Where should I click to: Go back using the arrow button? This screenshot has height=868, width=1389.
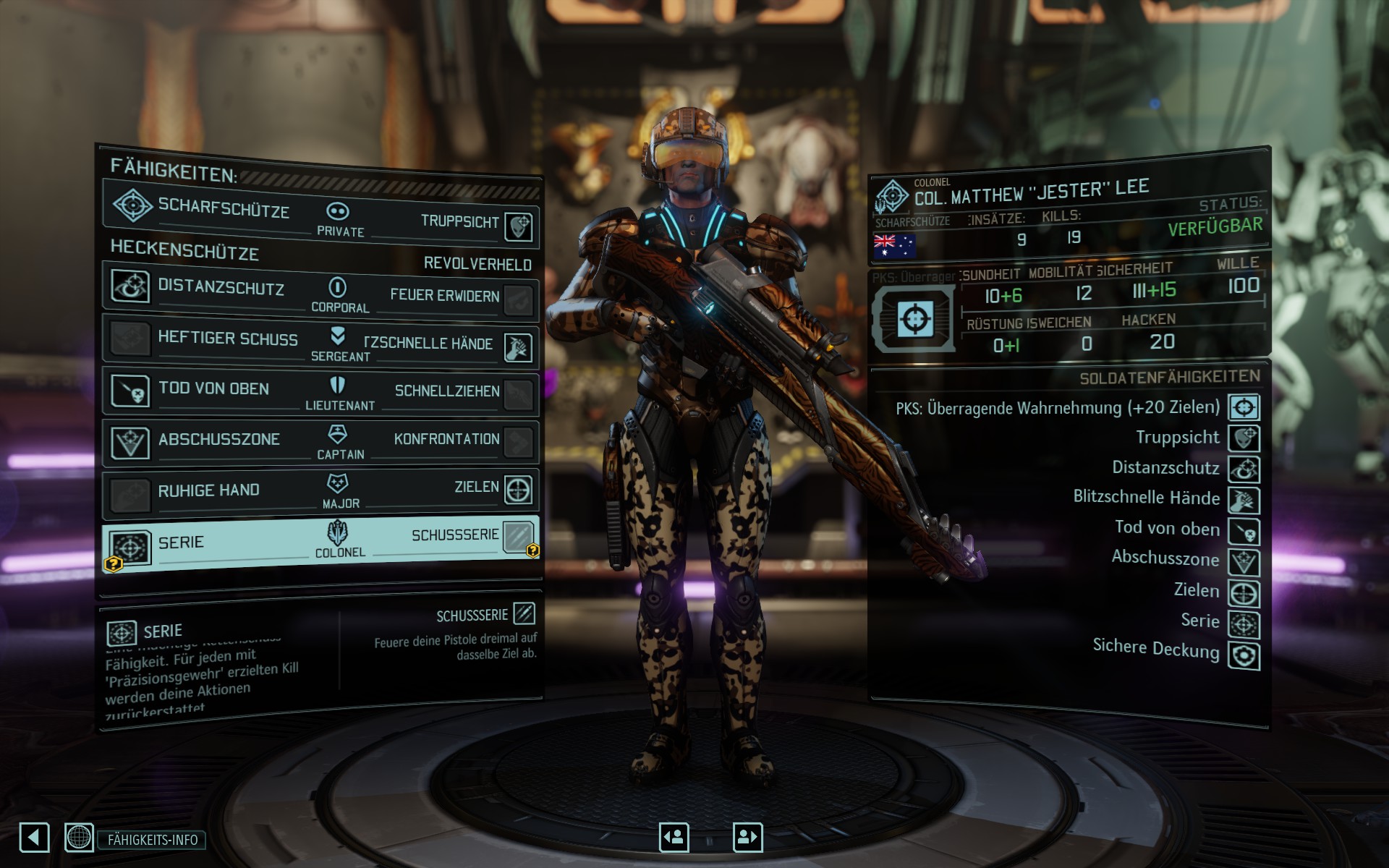[x=34, y=838]
